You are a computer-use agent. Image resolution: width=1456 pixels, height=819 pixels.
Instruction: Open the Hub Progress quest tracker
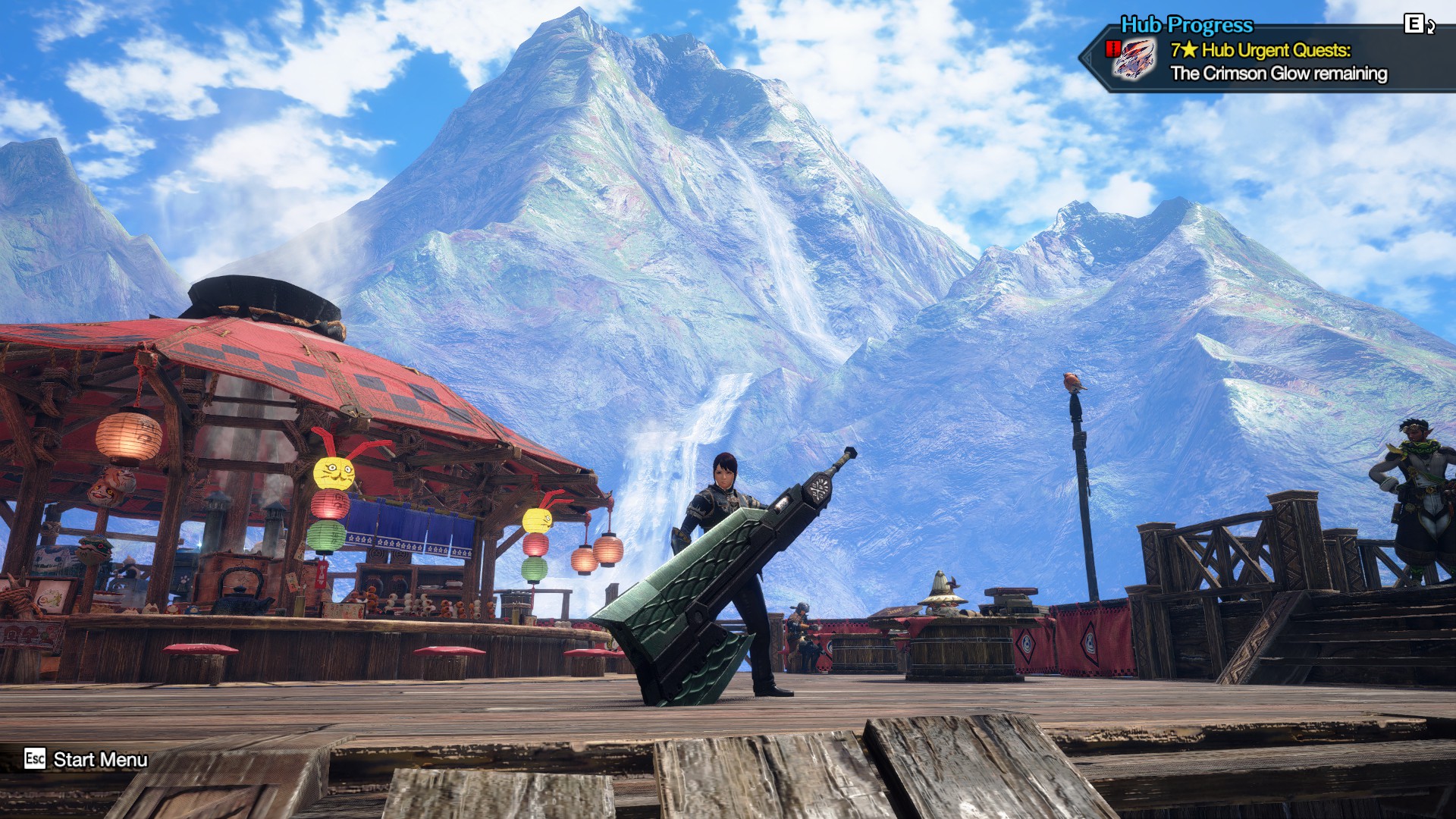1186,25
